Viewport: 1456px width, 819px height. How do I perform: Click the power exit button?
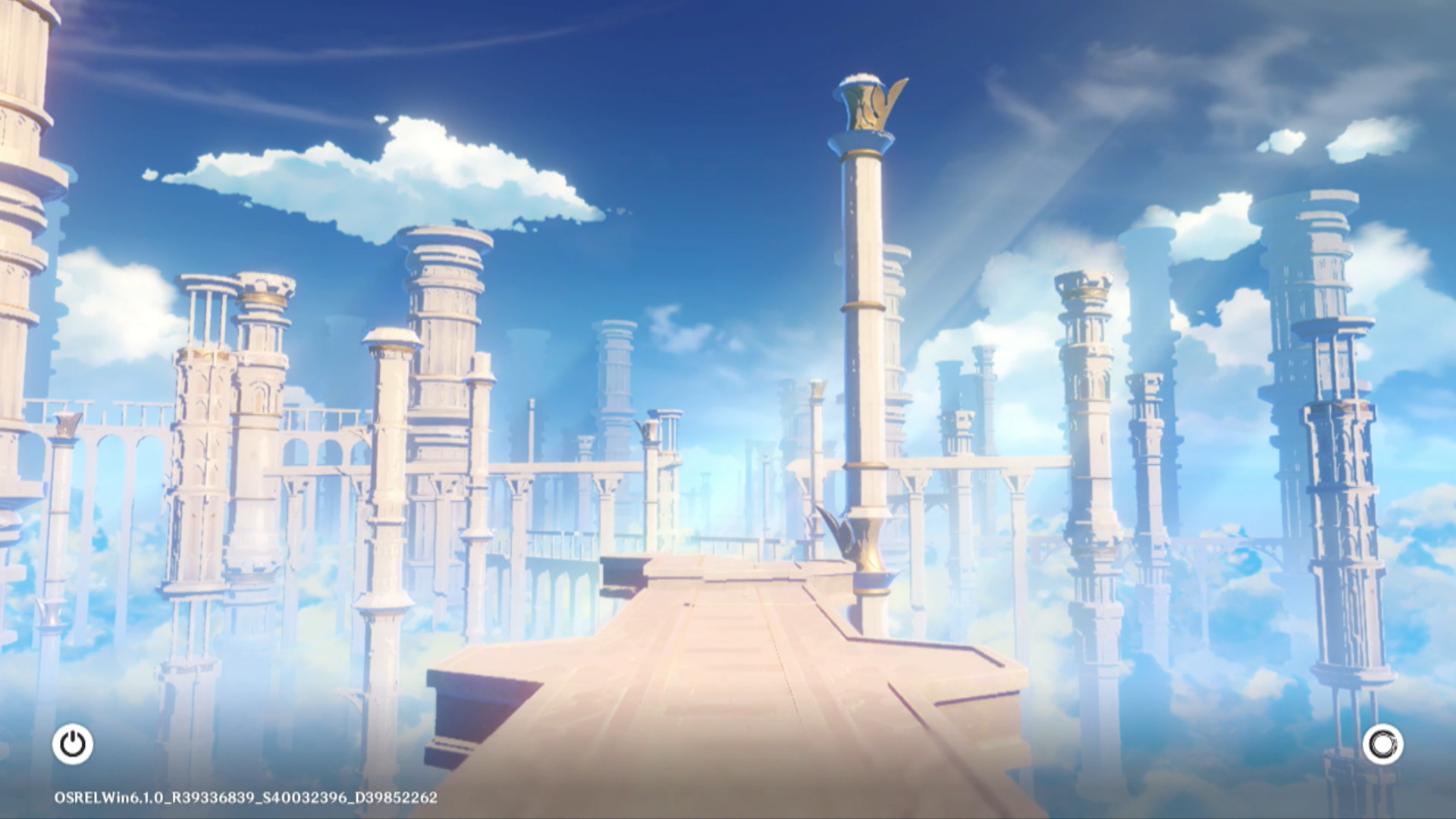coord(73,744)
